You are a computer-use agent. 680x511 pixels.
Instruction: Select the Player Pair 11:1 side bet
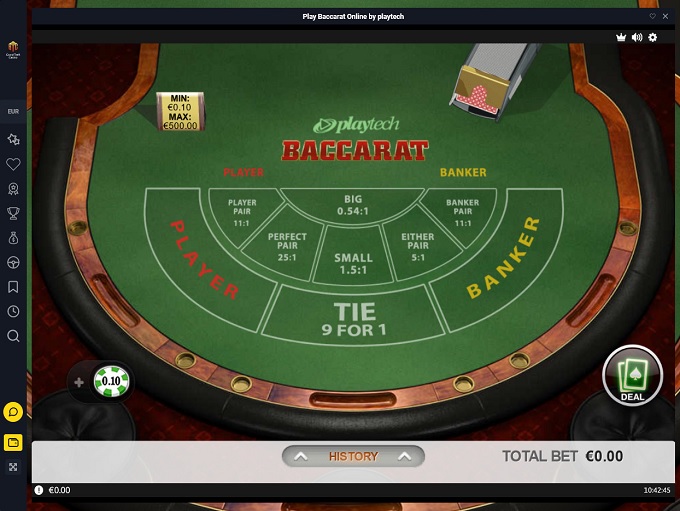click(242, 213)
